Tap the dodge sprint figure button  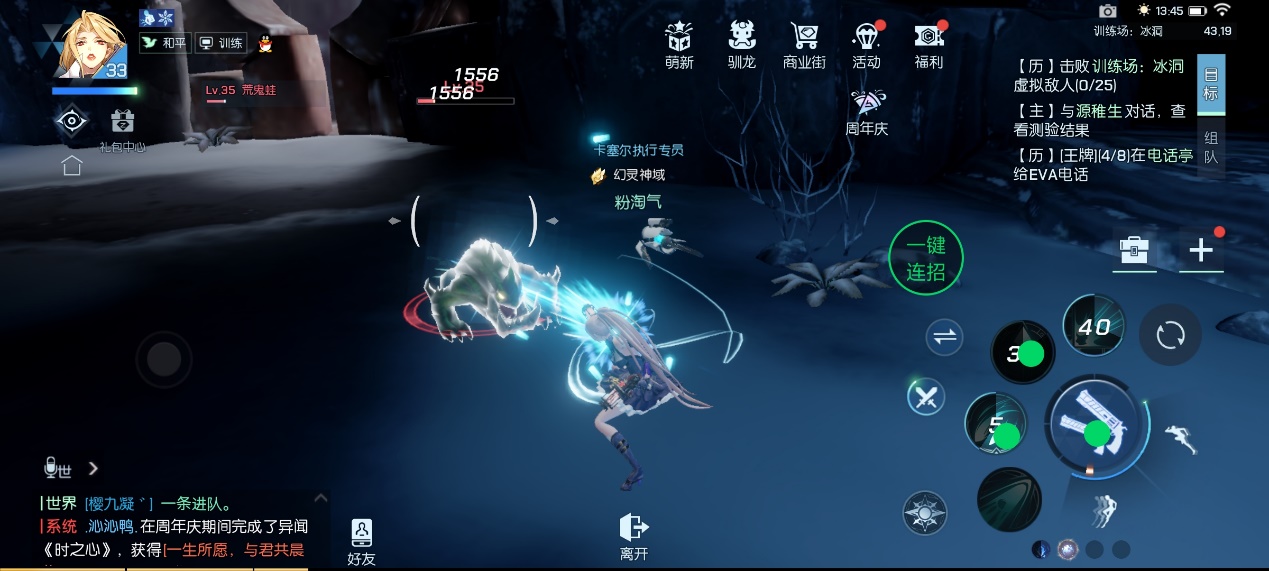pyautogui.click(x=1183, y=437)
